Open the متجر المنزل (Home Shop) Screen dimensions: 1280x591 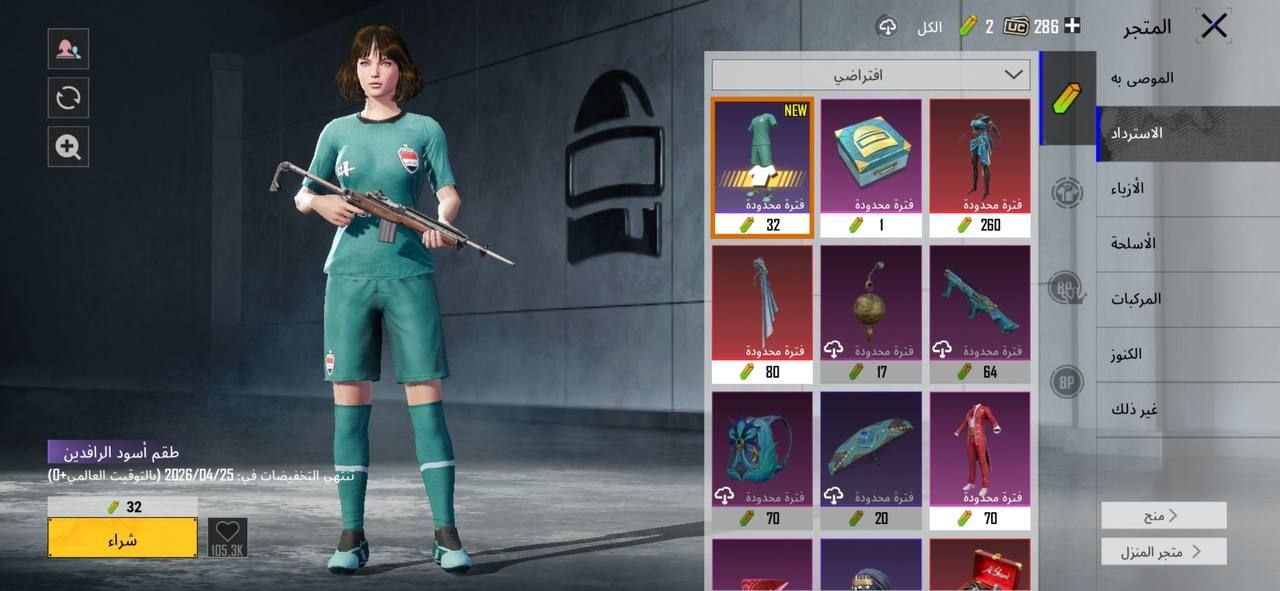click(1164, 551)
